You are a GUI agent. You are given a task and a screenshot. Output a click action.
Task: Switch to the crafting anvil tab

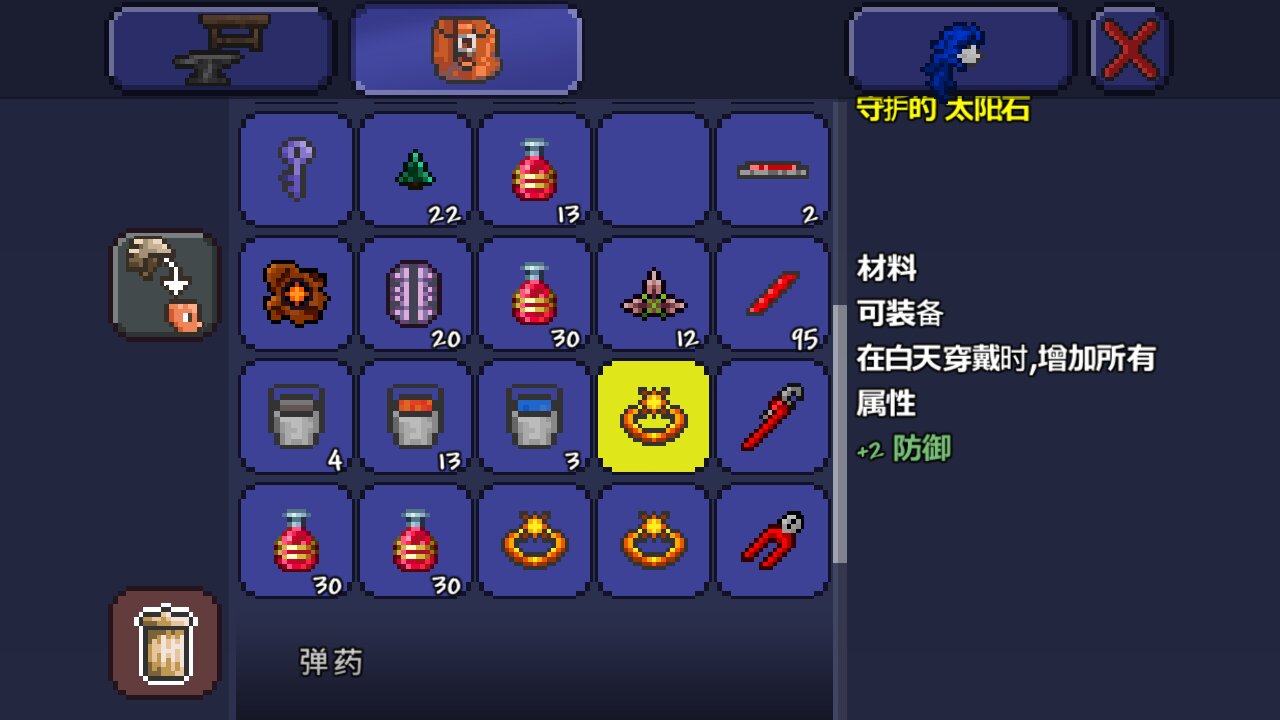[219, 47]
